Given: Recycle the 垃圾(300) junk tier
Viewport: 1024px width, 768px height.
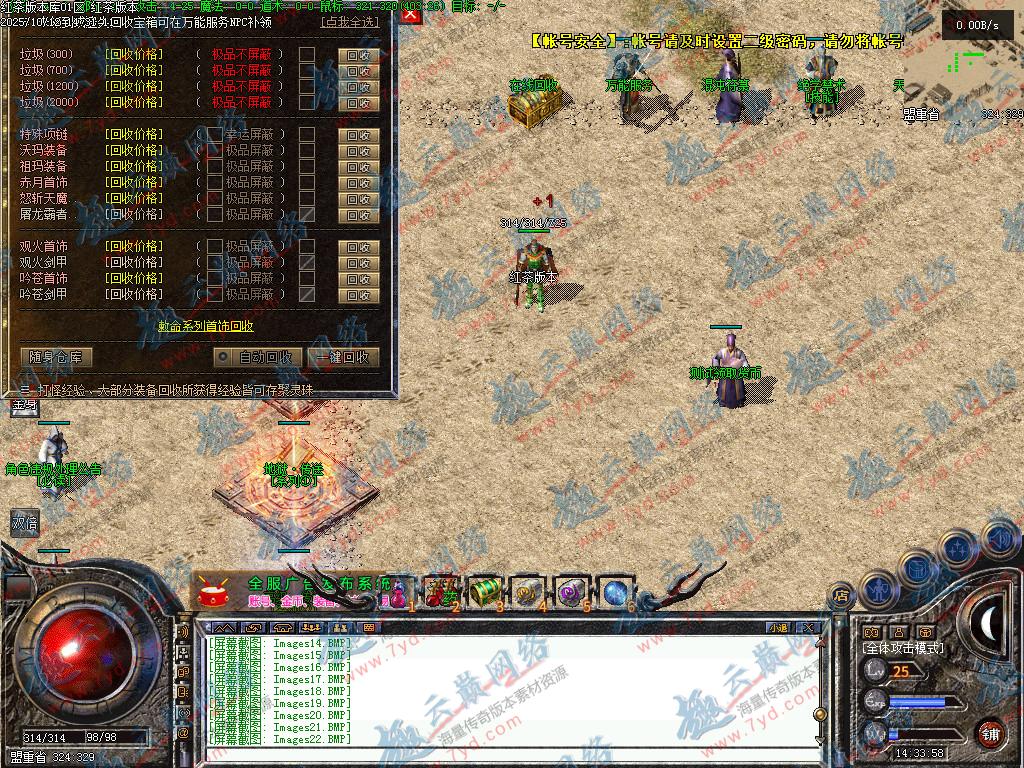Looking at the screenshot, I should point(359,56).
